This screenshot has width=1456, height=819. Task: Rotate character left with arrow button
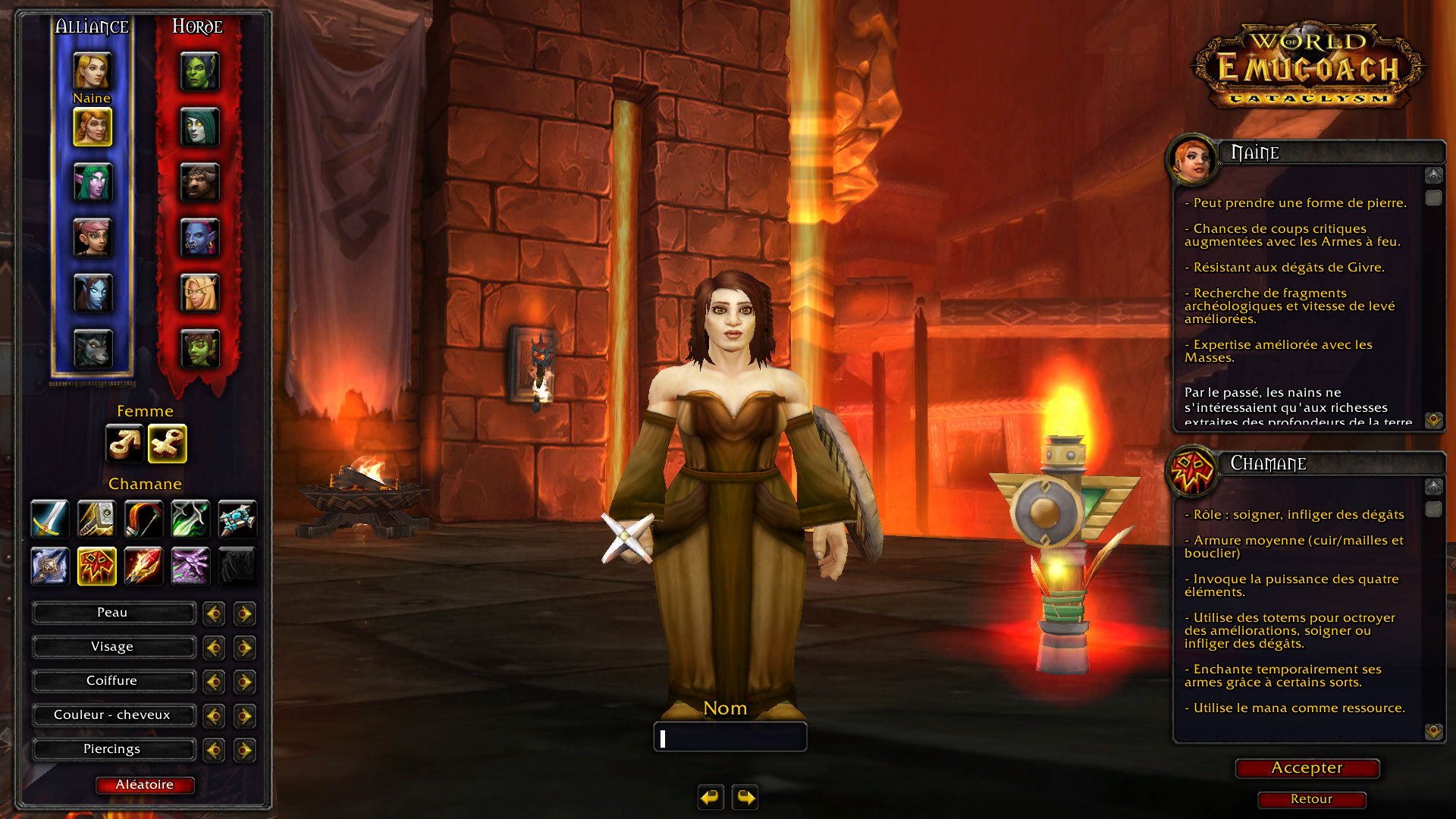tap(711, 798)
